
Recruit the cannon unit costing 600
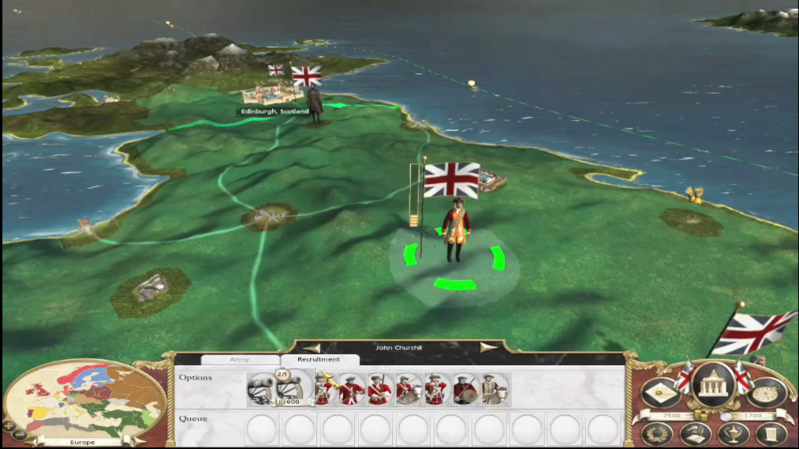[x=291, y=389]
